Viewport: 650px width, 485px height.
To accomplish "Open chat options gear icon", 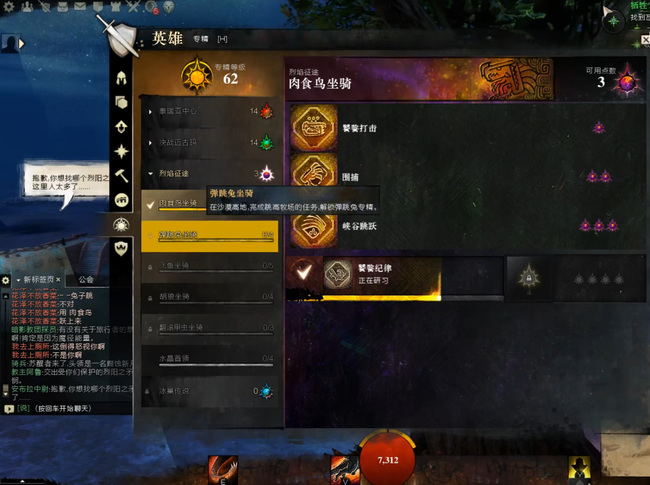I will point(6,280).
